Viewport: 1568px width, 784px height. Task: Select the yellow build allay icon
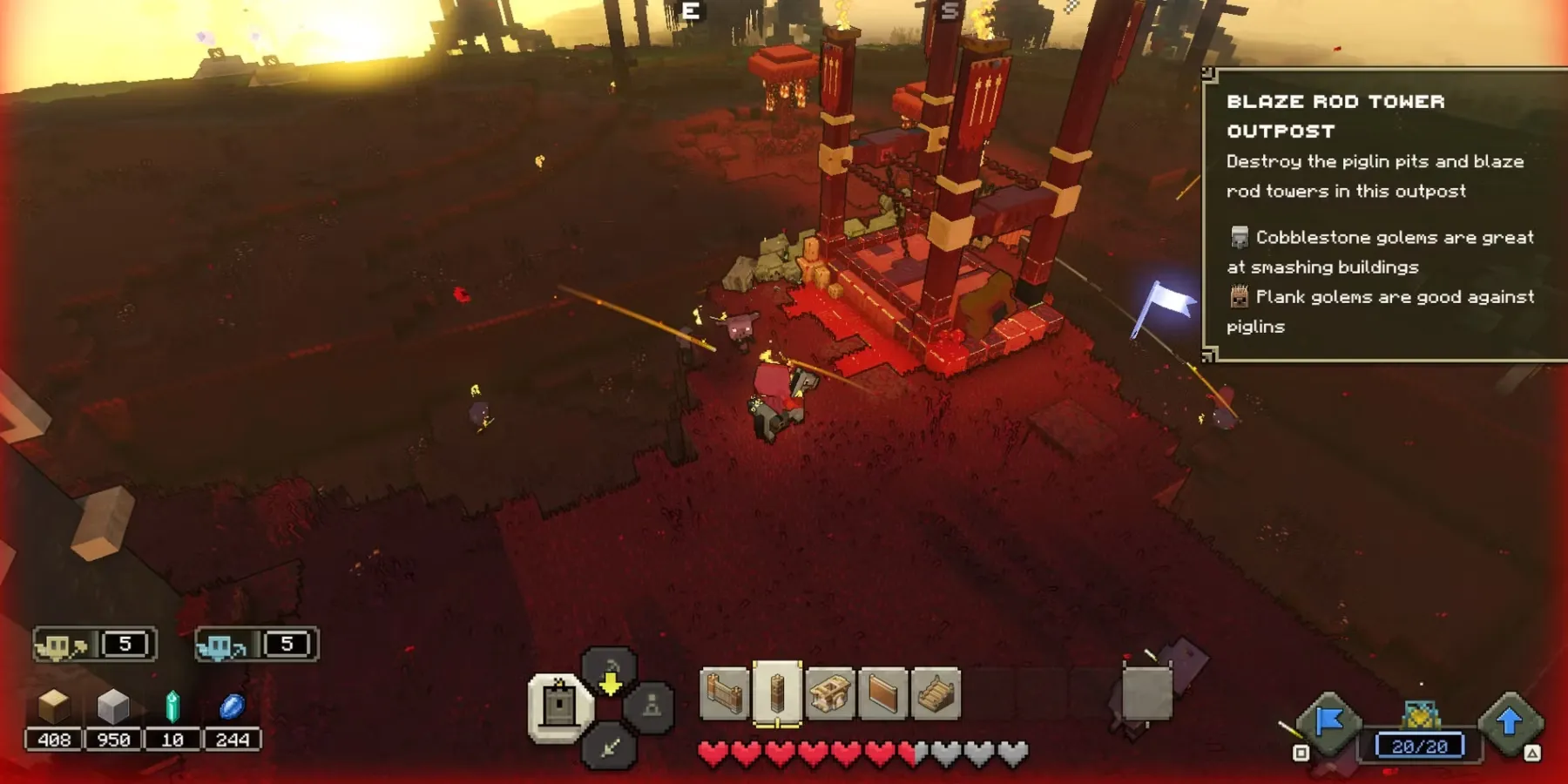pyautogui.click(x=61, y=645)
